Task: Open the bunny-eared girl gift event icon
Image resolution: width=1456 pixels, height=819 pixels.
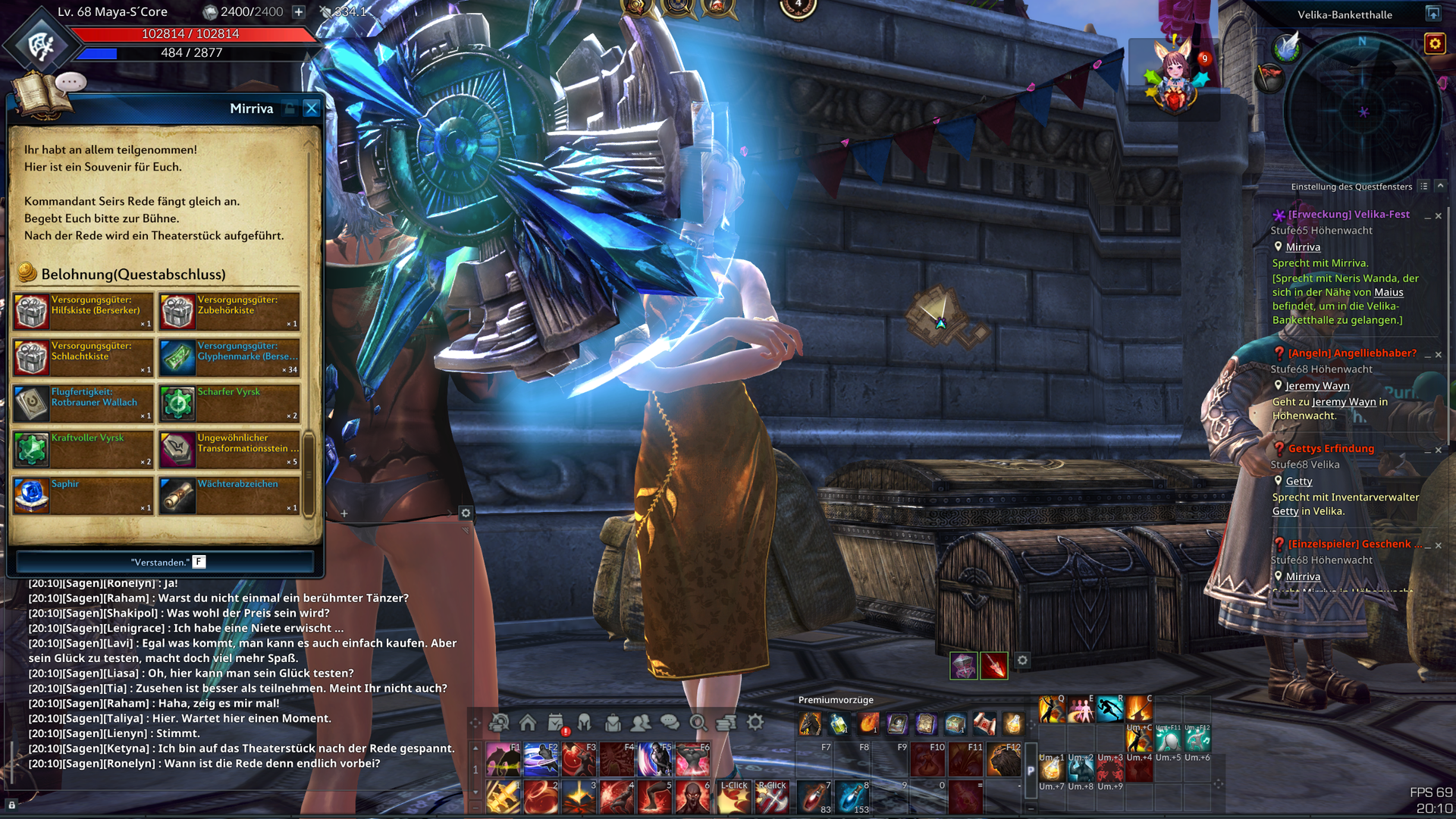Action: click(x=1175, y=77)
